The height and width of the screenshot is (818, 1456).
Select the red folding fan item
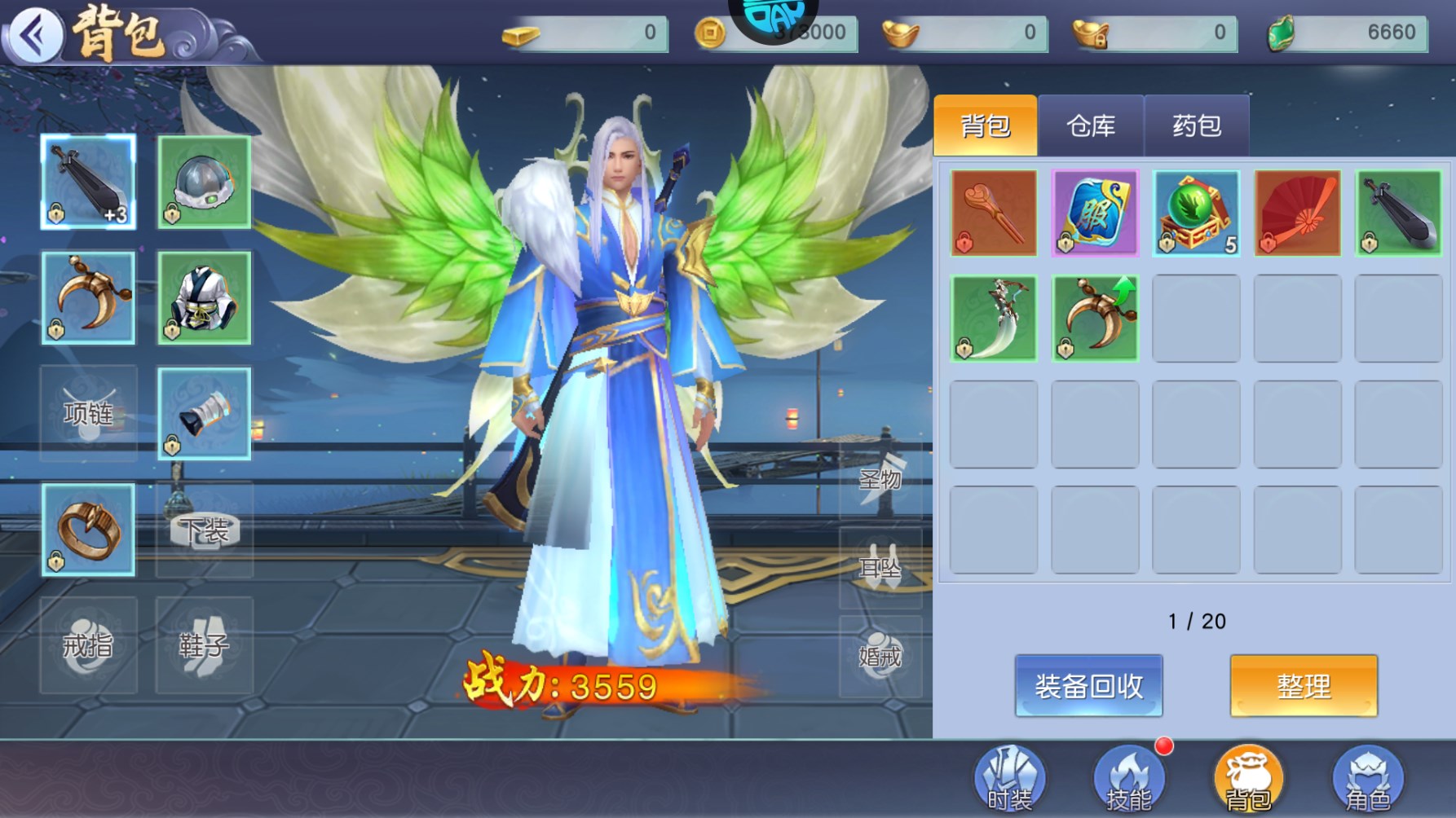pyautogui.click(x=1297, y=213)
